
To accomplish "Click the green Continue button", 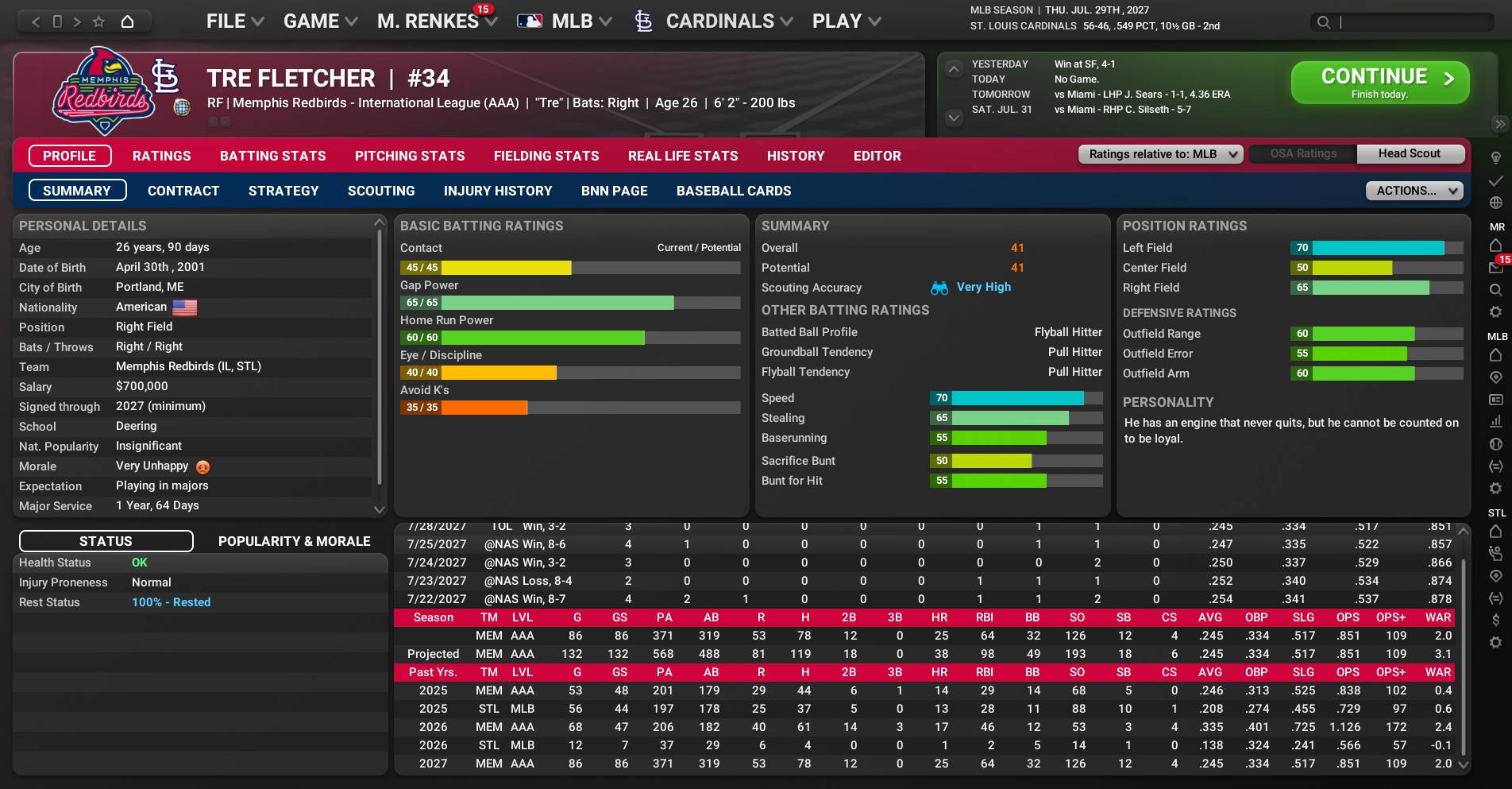I will pyautogui.click(x=1379, y=83).
